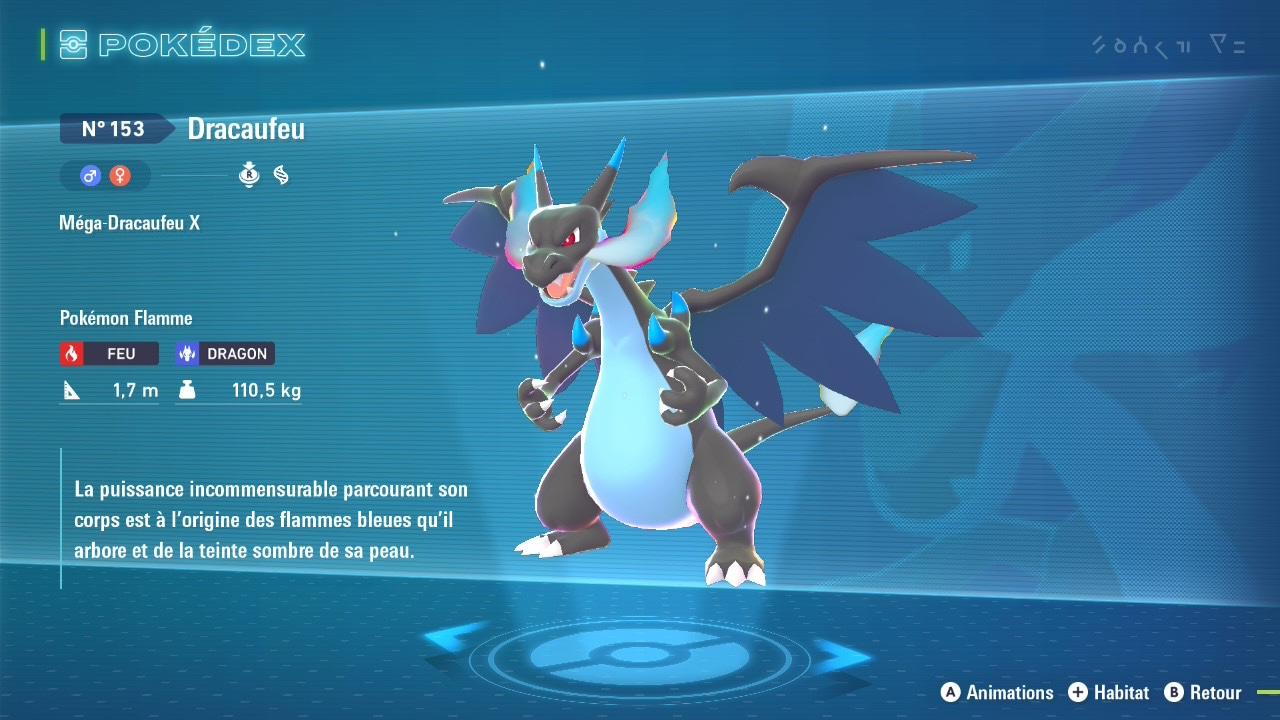Open the Habitat view
Image resolution: width=1280 pixels, height=720 pixels.
coord(1108,692)
